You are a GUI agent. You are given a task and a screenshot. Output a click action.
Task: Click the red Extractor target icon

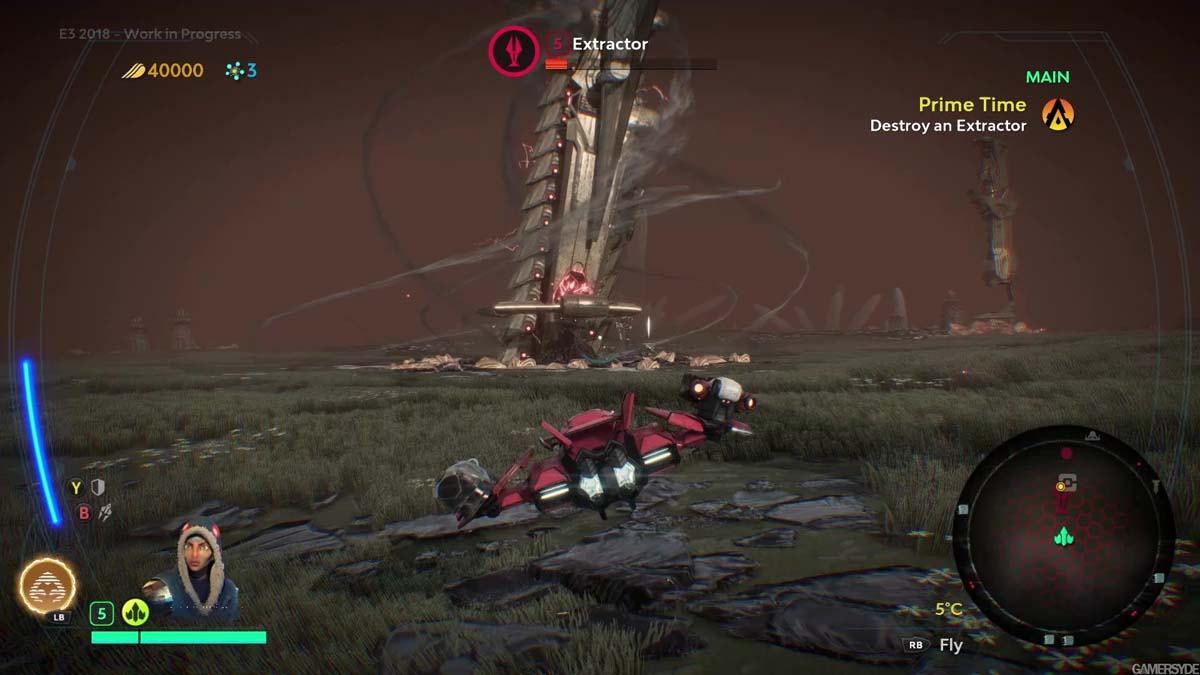[x=512, y=51]
